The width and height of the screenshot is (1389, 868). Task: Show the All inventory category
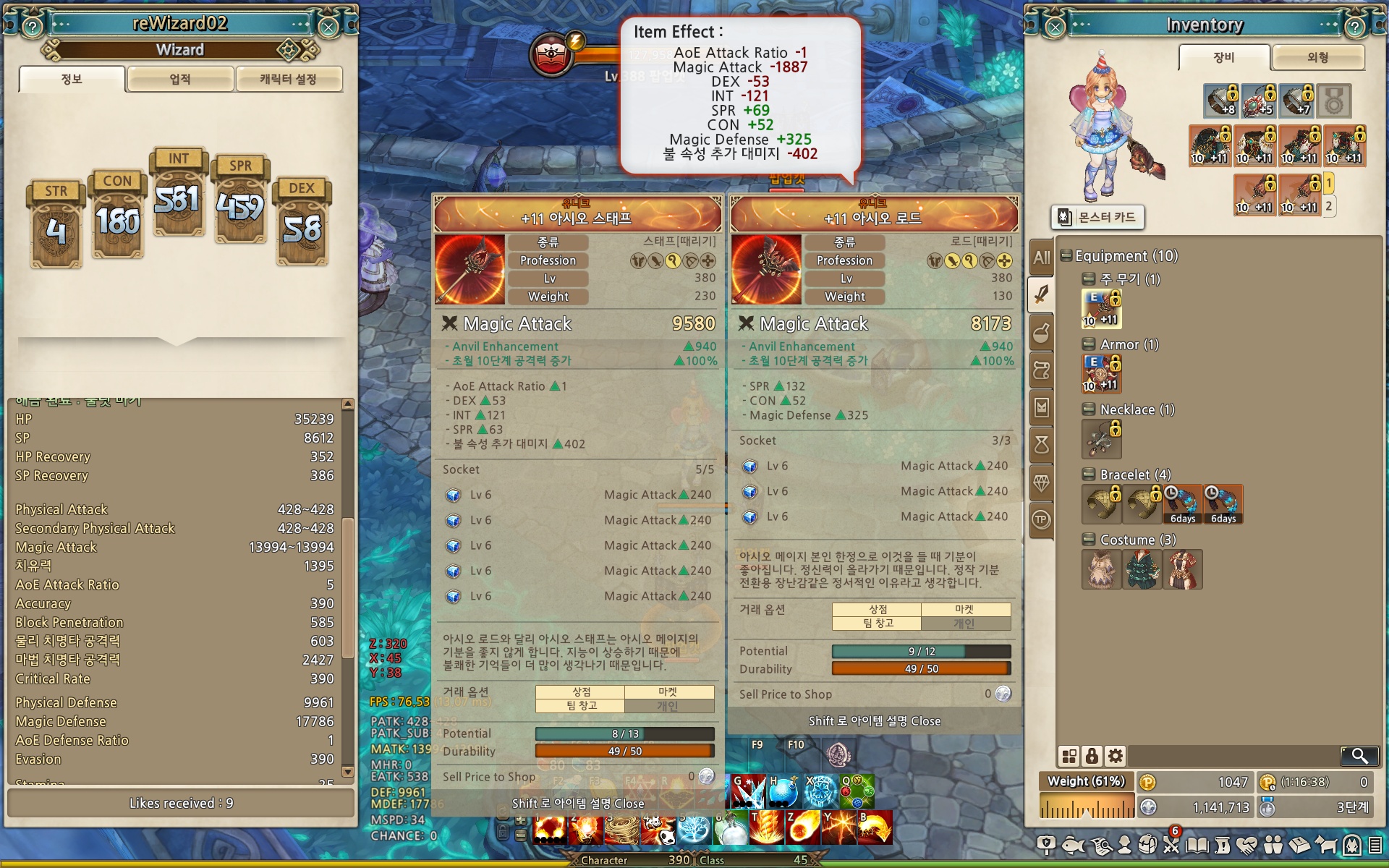[1041, 257]
